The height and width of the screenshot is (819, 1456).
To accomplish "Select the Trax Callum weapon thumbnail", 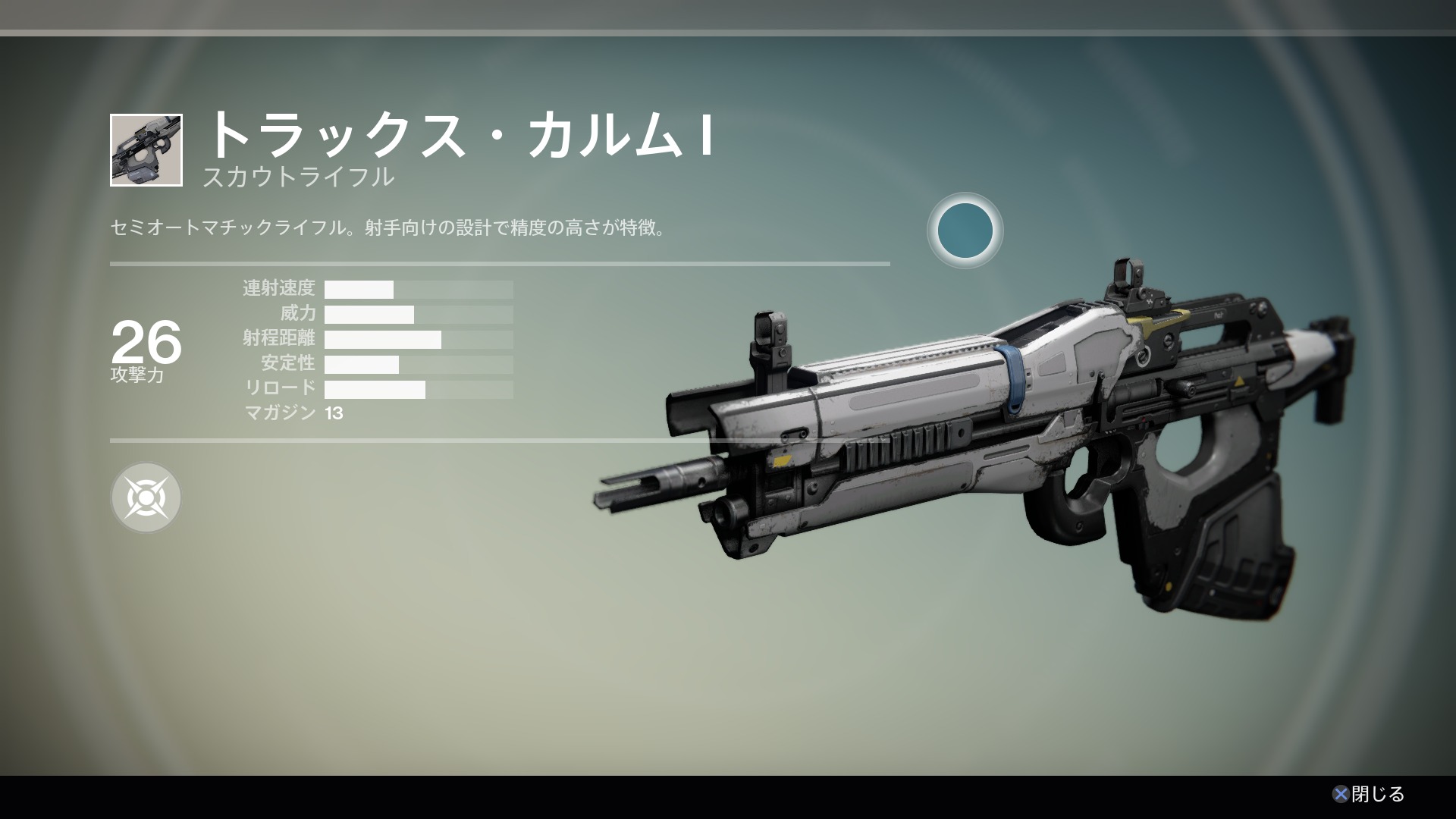I will (x=146, y=150).
